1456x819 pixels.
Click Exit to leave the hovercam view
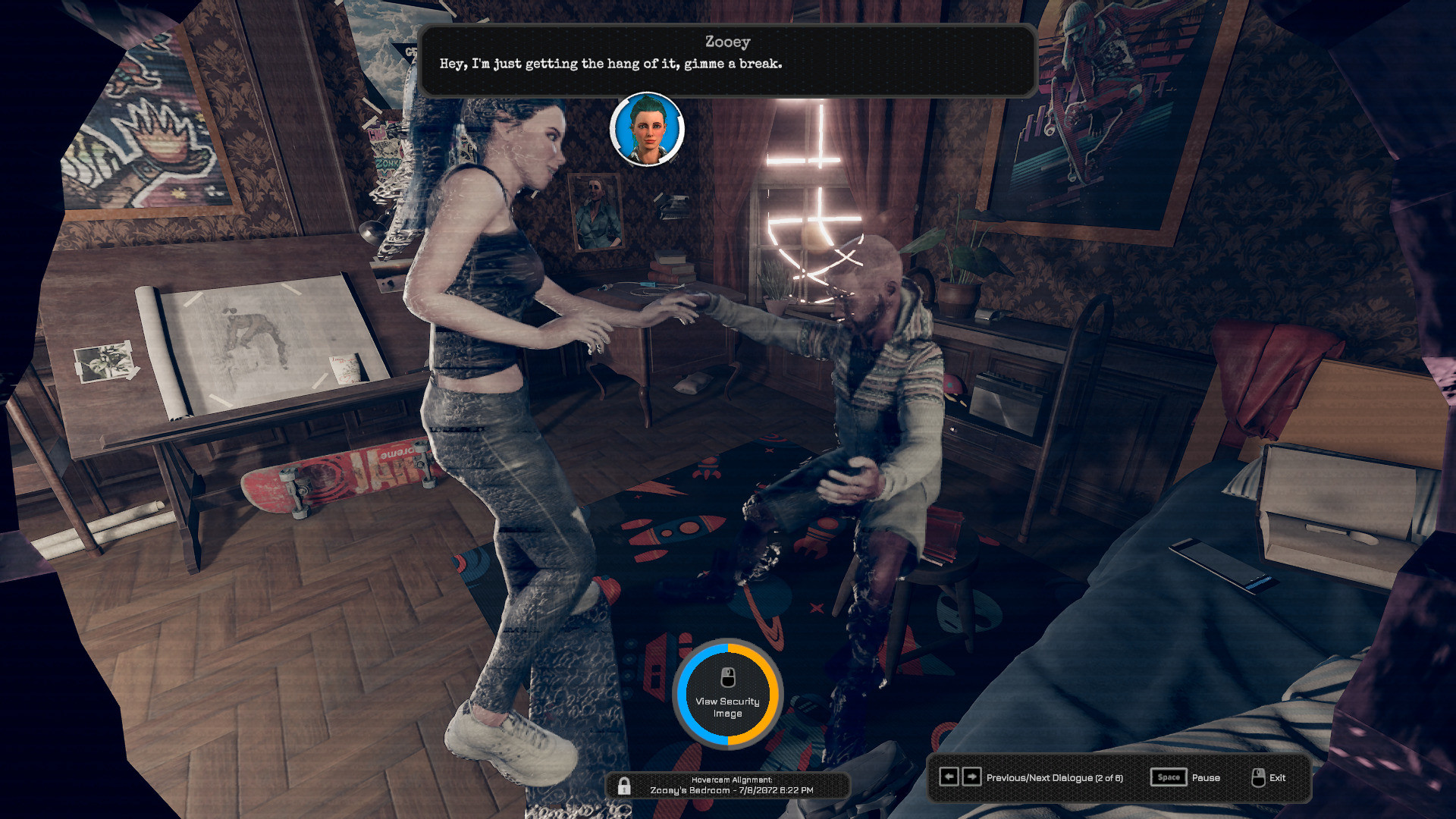[1279, 778]
